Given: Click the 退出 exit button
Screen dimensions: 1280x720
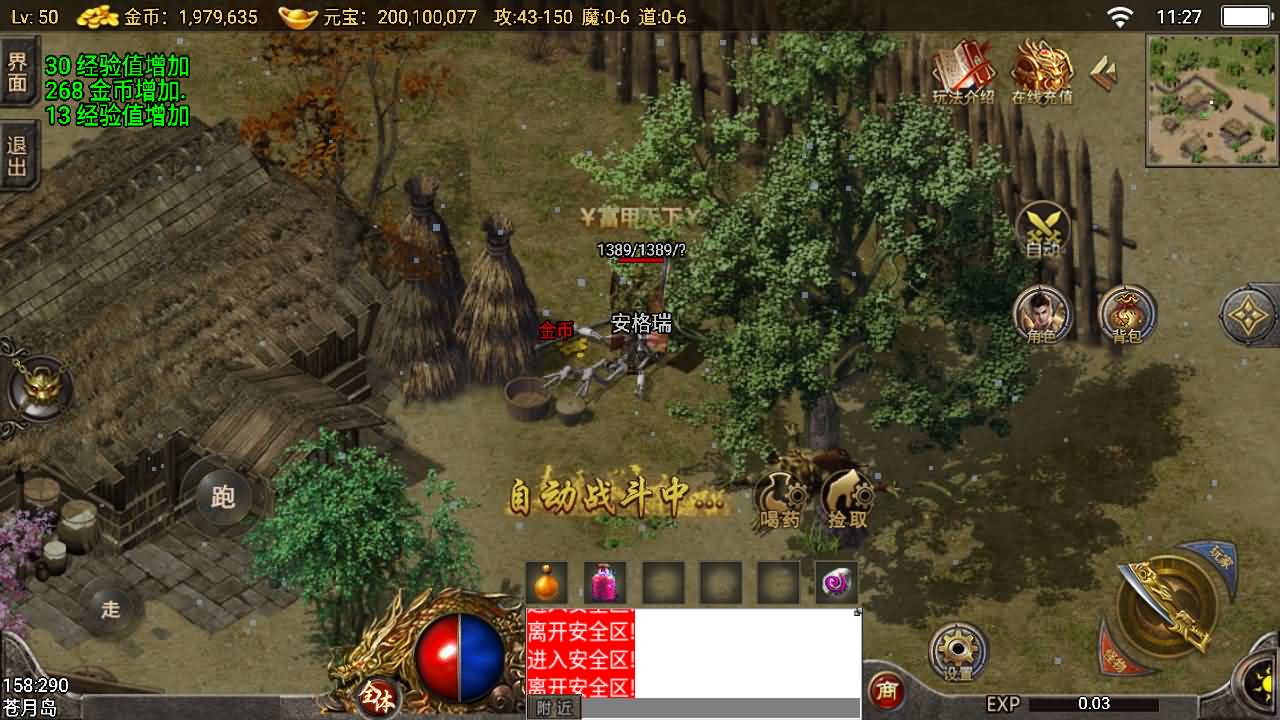Looking at the screenshot, I should (20, 157).
